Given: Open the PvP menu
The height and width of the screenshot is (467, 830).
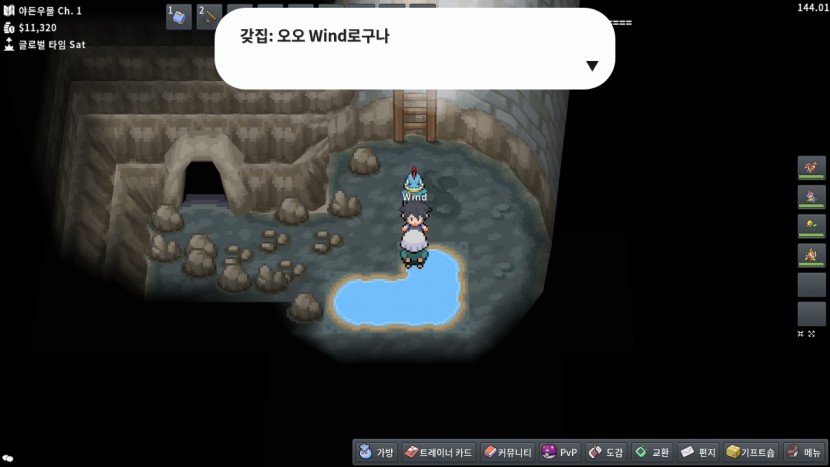Looking at the screenshot, I should pos(559,453).
